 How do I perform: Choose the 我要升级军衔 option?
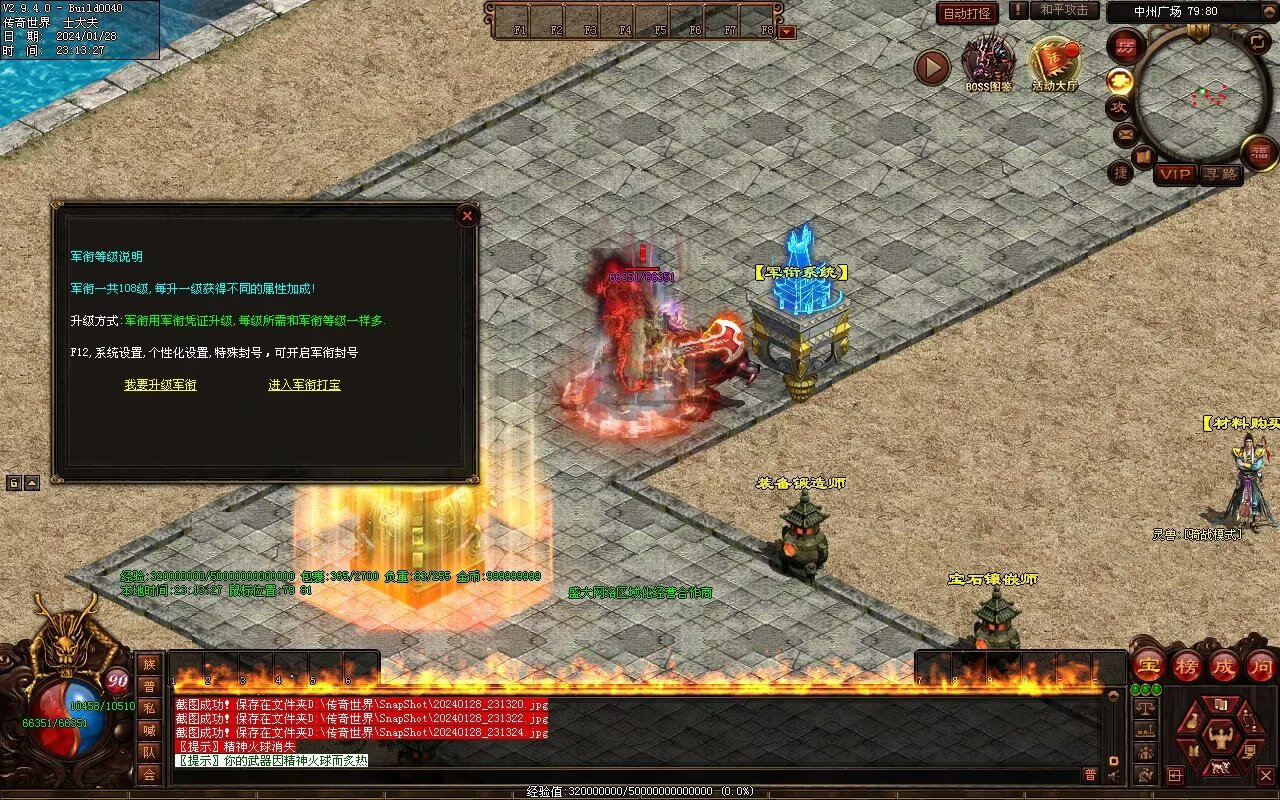160,385
